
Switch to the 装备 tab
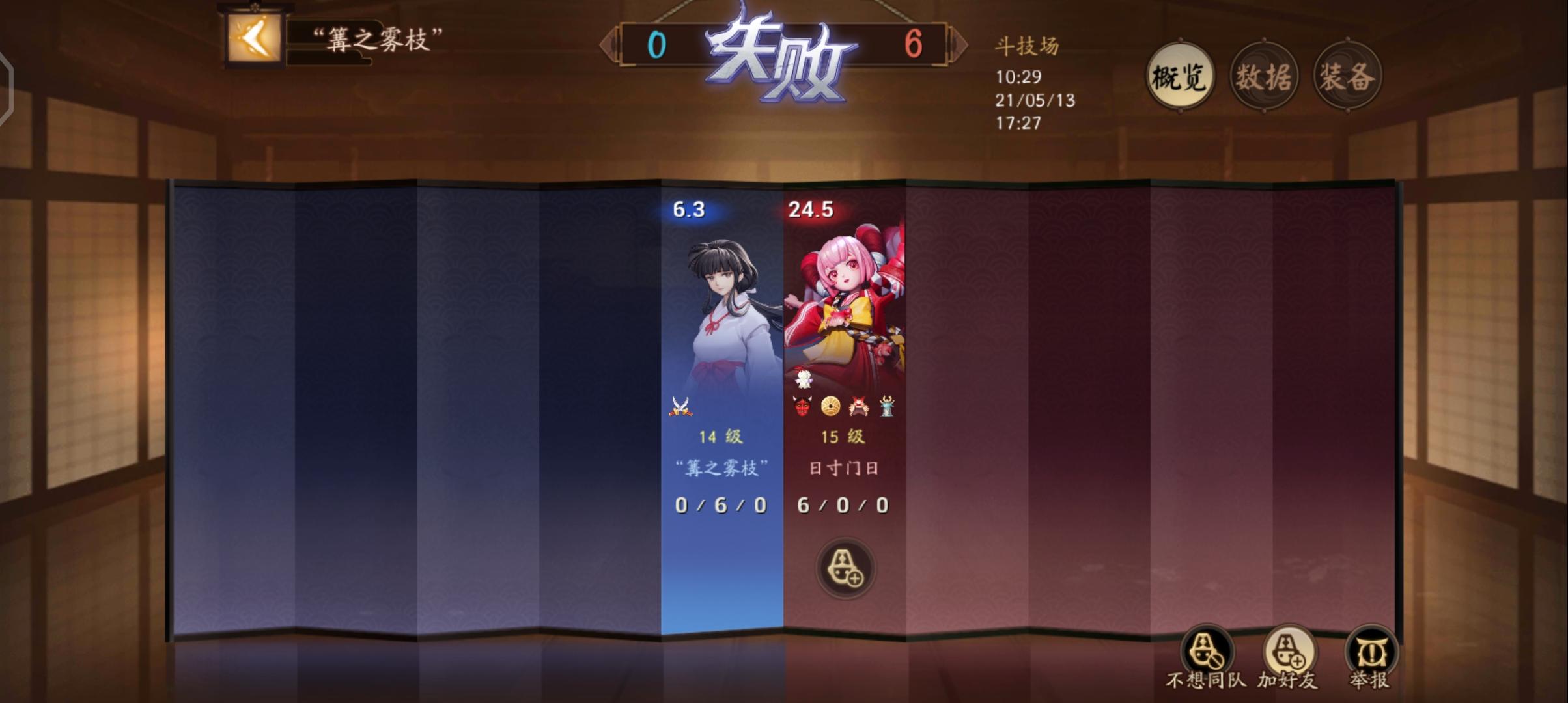pos(1348,76)
